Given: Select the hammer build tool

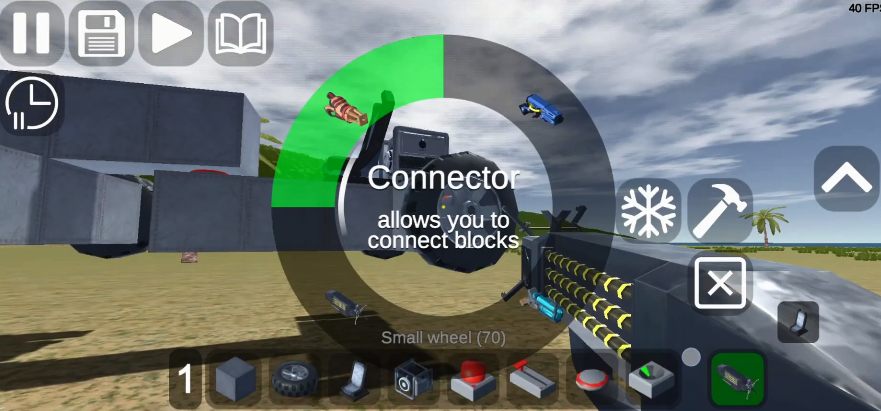Looking at the screenshot, I should click(720, 211).
